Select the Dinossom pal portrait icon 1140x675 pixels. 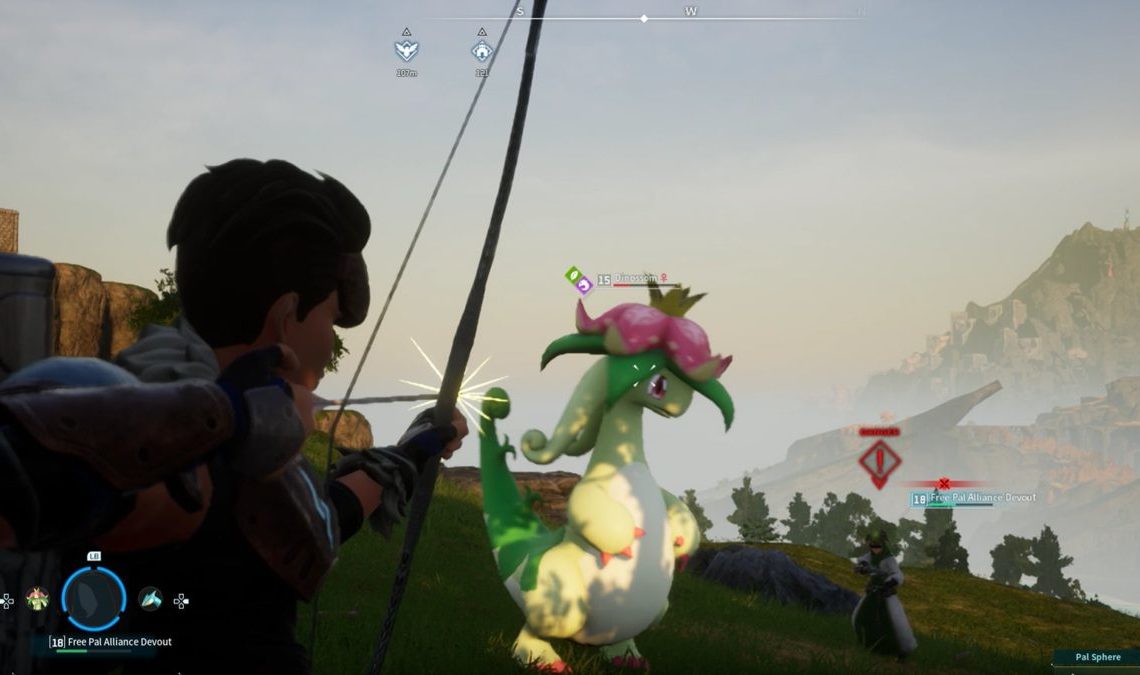(37, 599)
